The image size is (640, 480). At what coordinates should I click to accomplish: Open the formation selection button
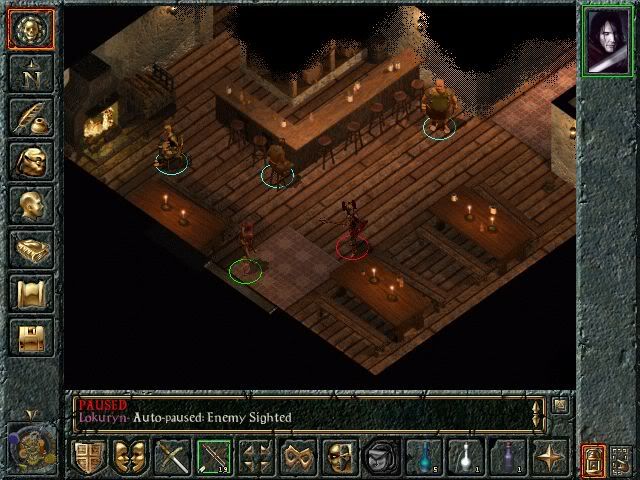click(257, 458)
